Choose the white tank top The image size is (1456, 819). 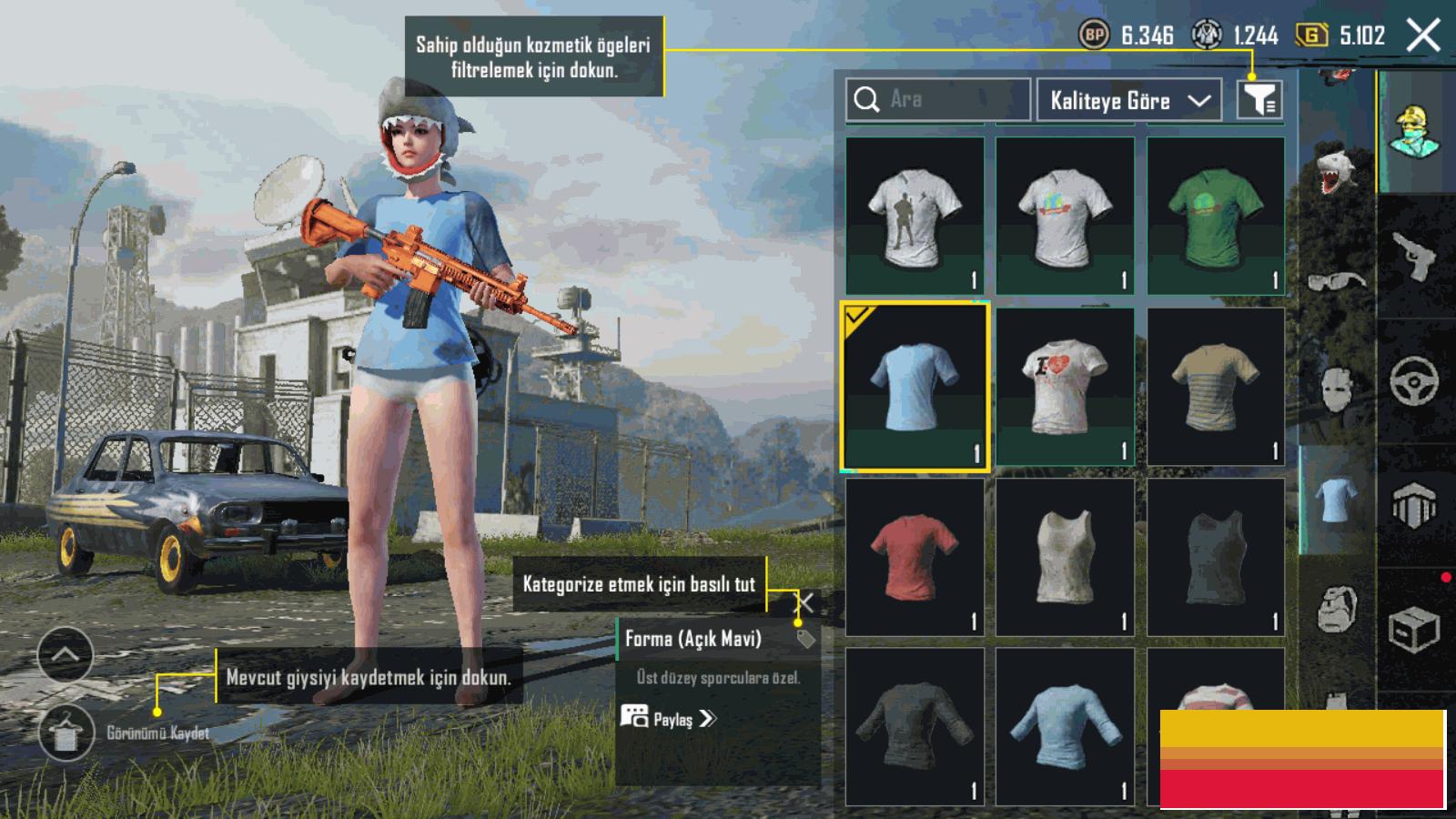(x=1065, y=556)
